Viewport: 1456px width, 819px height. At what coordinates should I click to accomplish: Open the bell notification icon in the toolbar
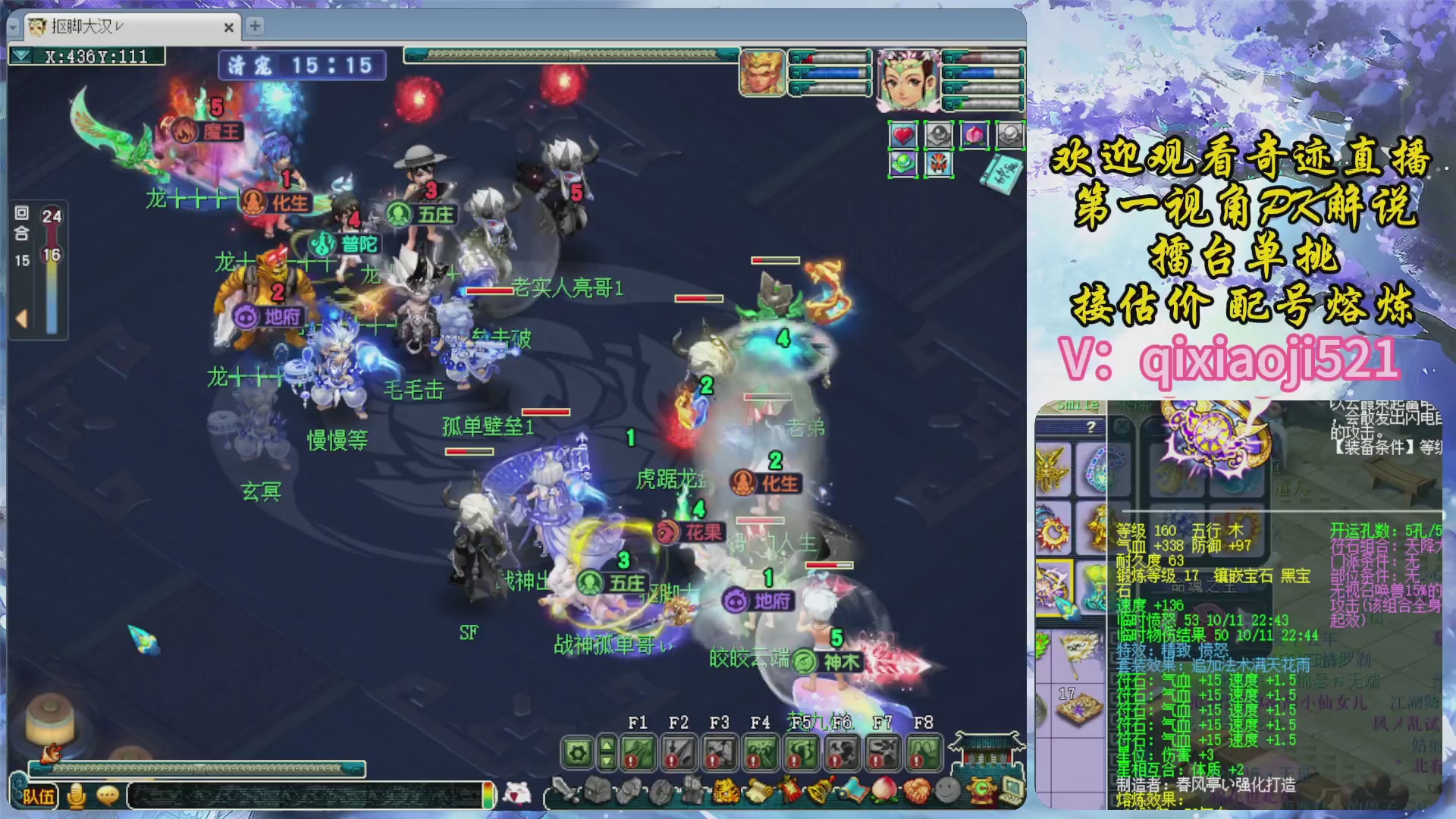820,791
